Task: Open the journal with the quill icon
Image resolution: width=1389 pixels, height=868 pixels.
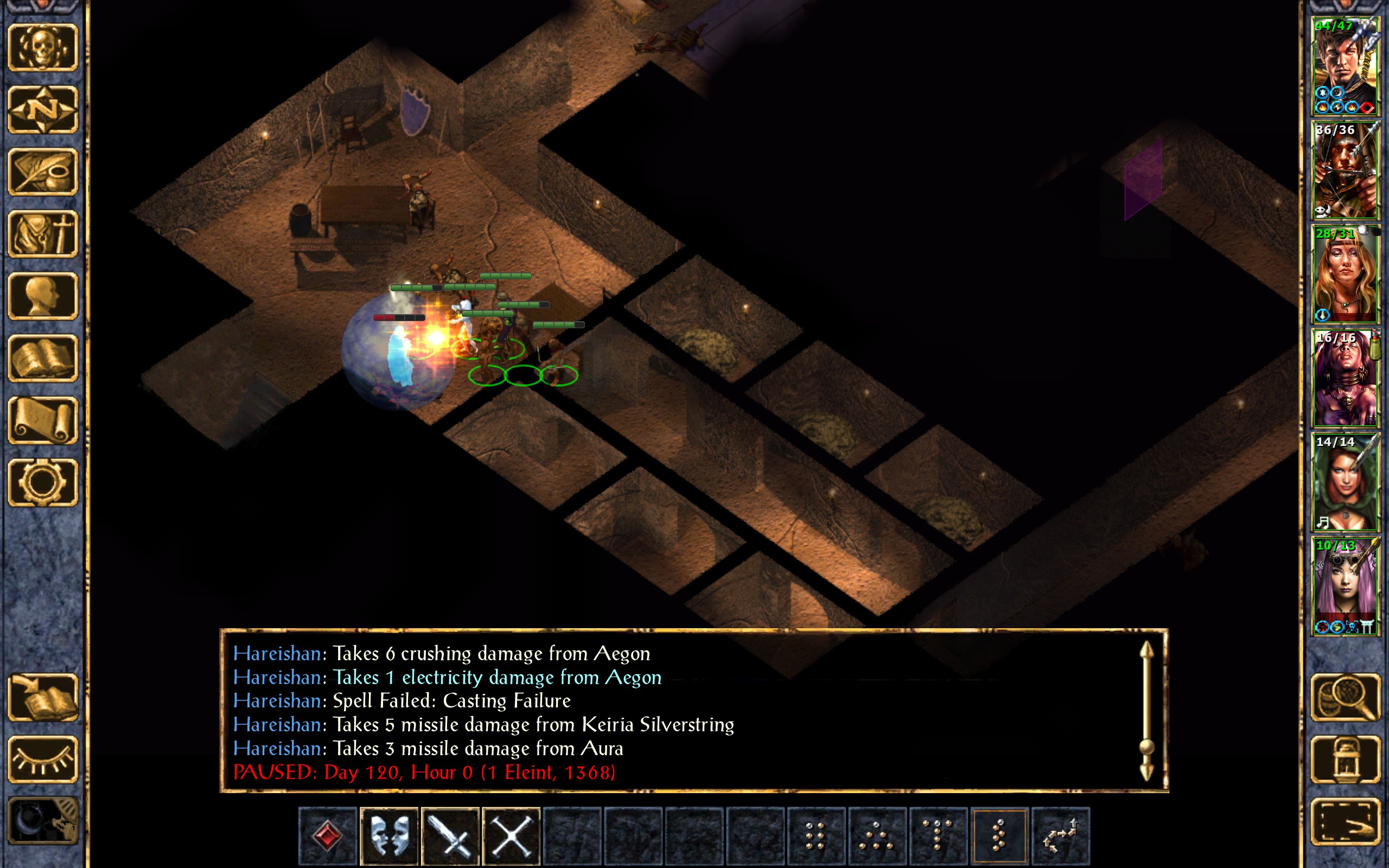Action: click(x=42, y=171)
